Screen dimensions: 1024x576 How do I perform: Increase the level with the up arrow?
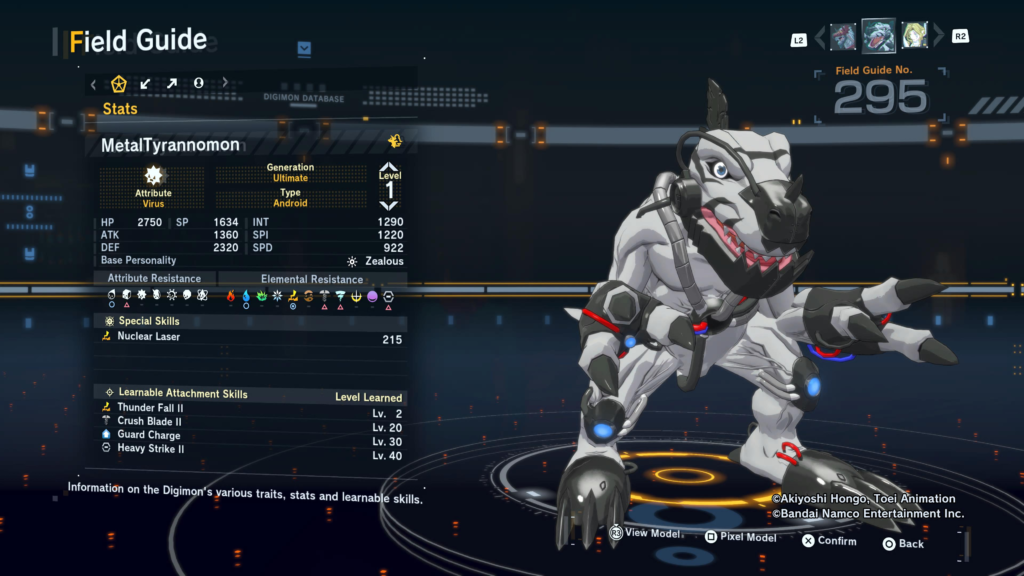pyautogui.click(x=389, y=168)
